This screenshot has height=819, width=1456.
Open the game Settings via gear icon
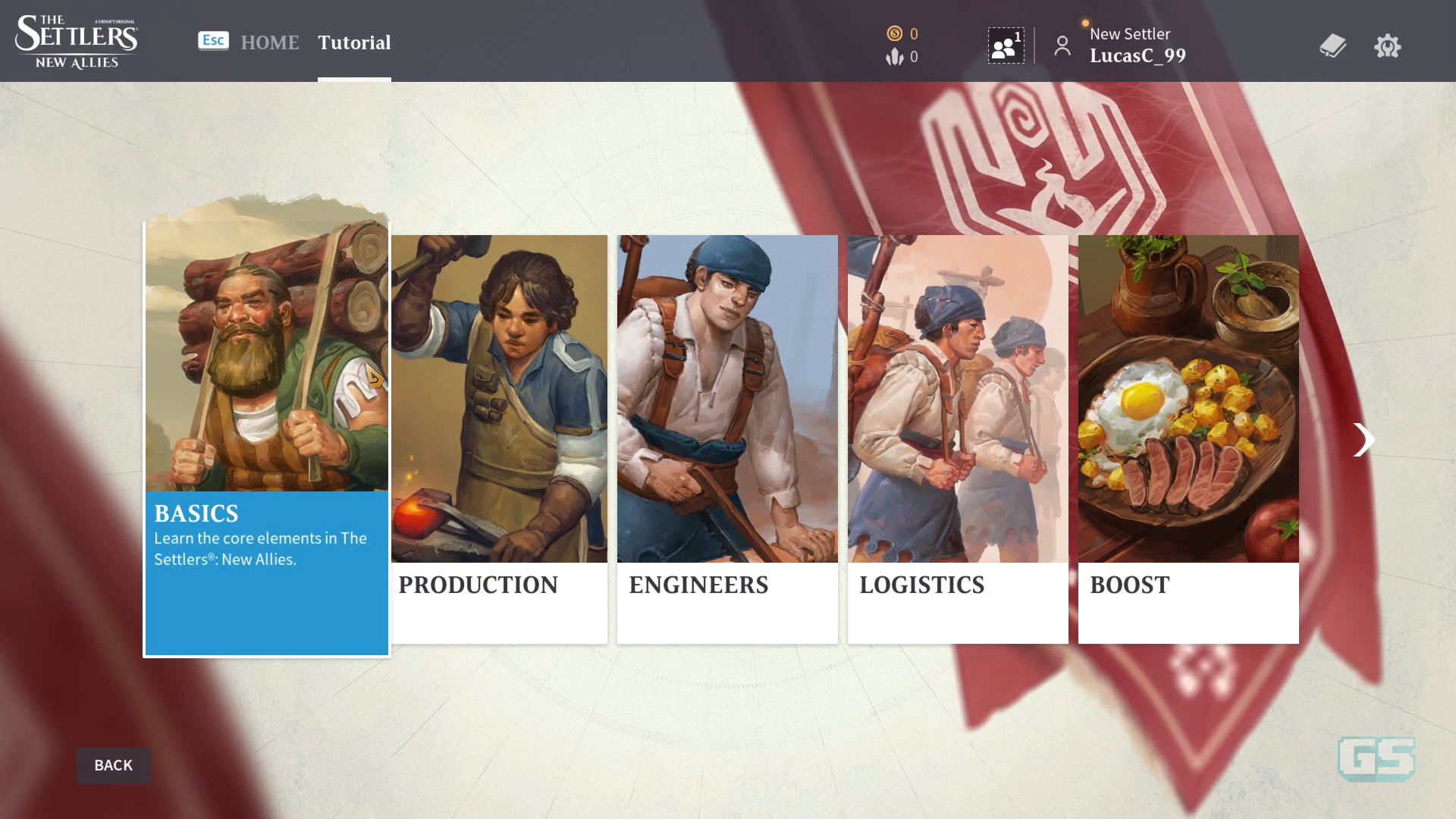pyautogui.click(x=1388, y=45)
